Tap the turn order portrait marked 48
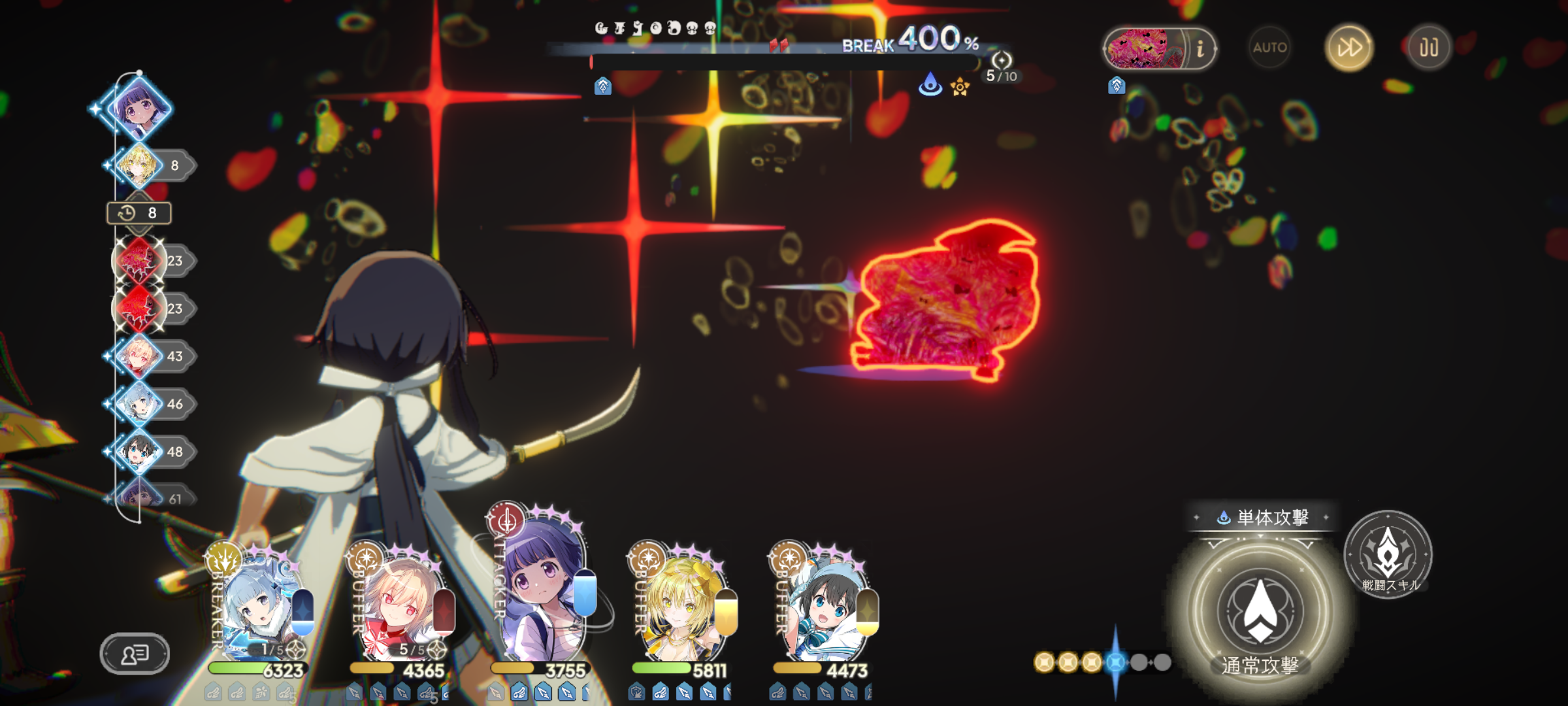1568x706 pixels. (139, 452)
